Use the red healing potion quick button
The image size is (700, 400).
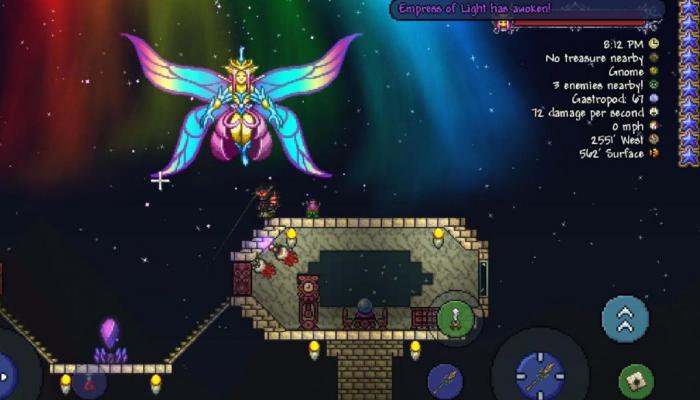(x=90, y=382)
